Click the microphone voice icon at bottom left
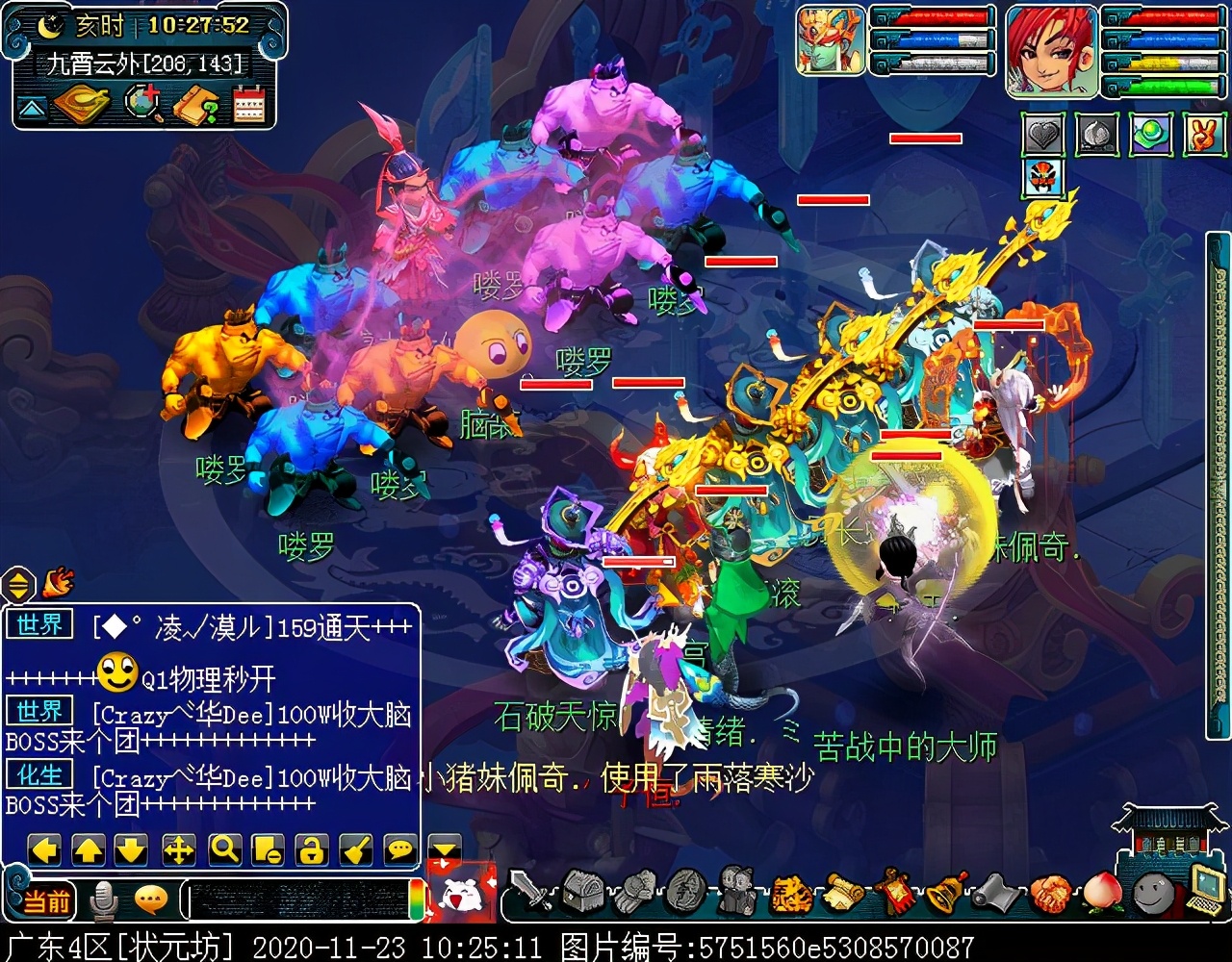The width and height of the screenshot is (1232, 962). (x=104, y=902)
